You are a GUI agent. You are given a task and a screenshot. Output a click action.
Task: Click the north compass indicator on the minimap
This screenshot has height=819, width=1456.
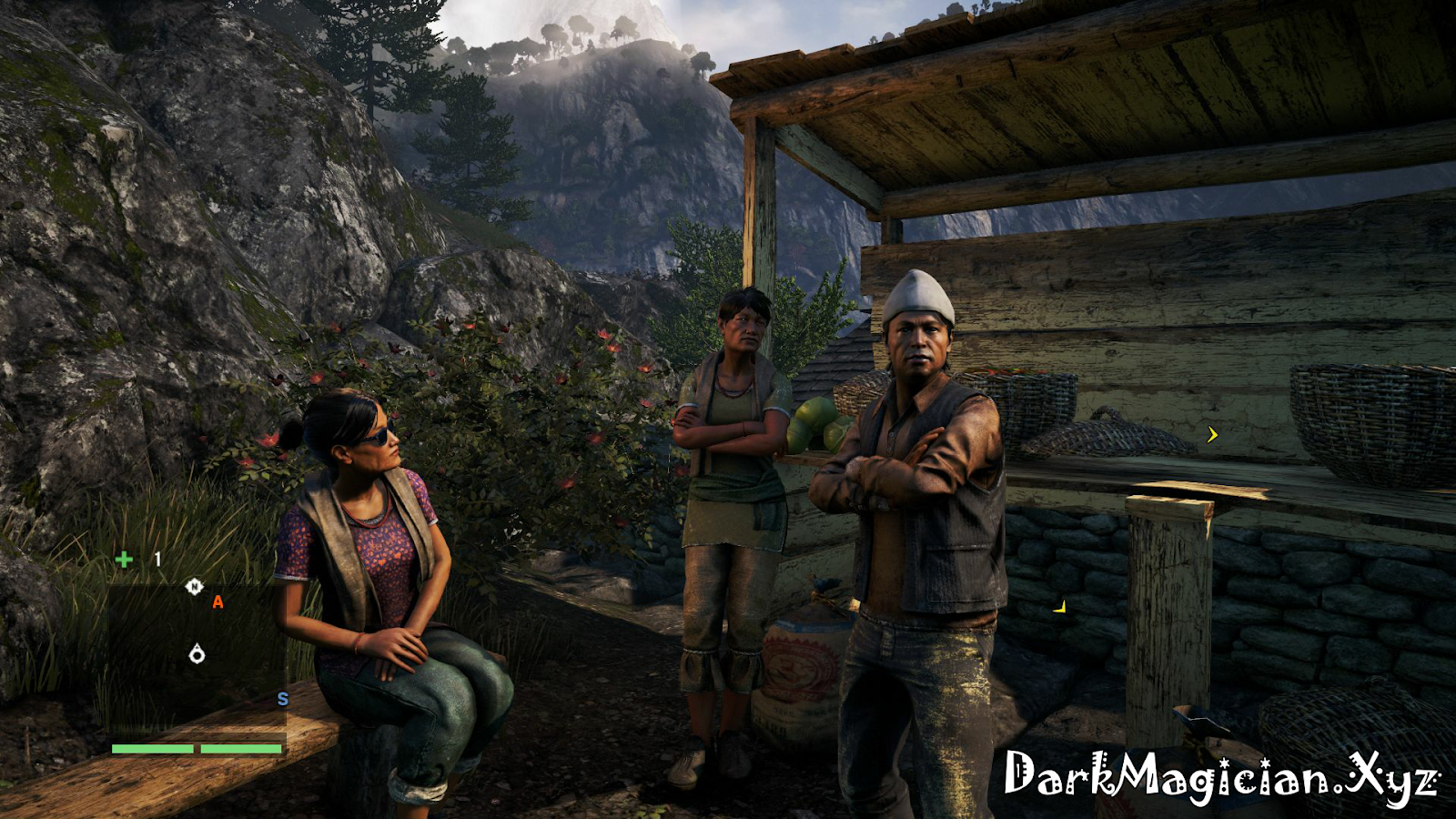(x=194, y=587)
